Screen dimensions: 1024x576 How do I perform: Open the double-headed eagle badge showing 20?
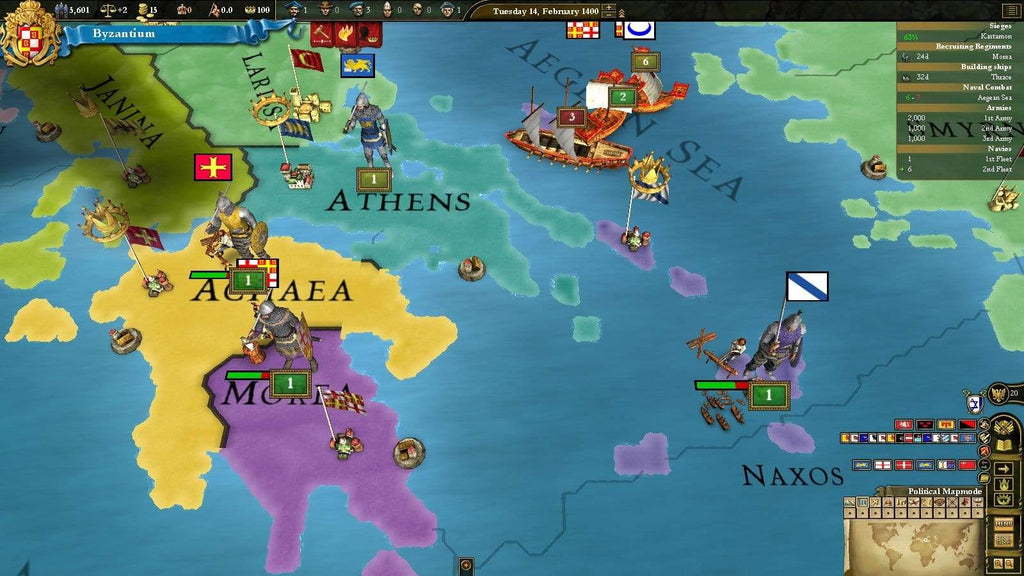coord(998,394)
